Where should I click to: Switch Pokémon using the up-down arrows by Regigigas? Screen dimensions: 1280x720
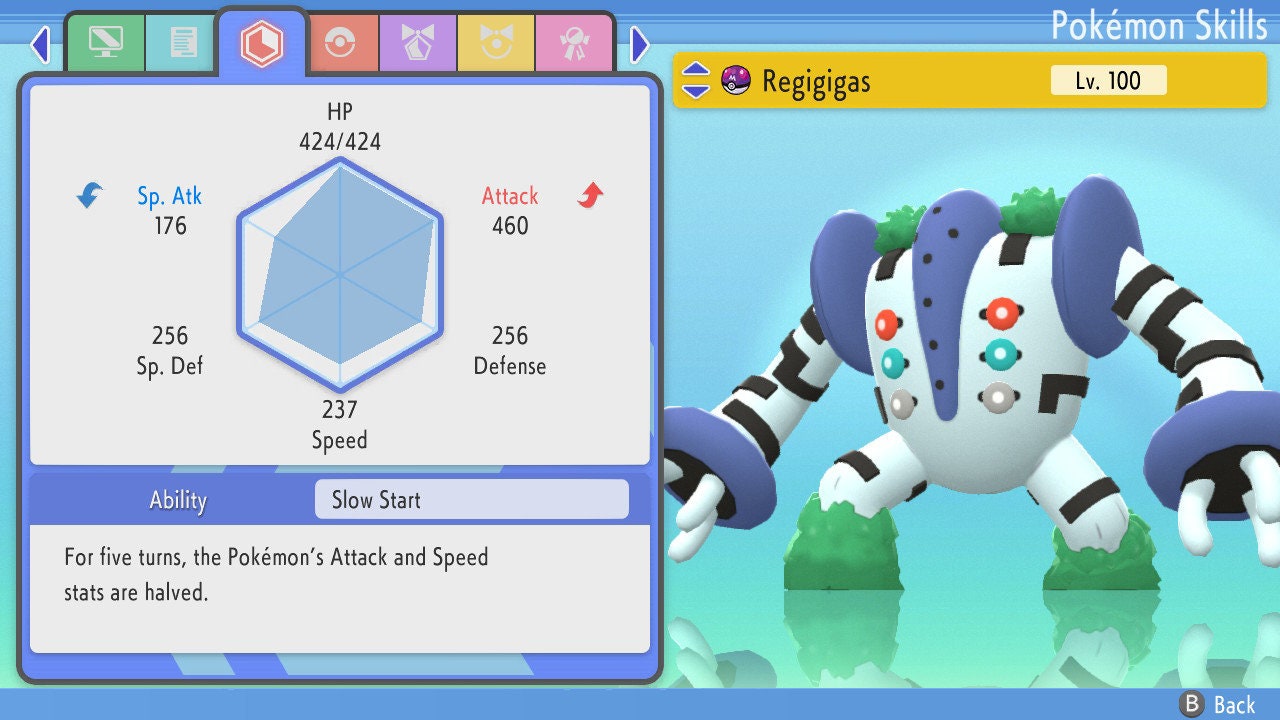(696, 80)
